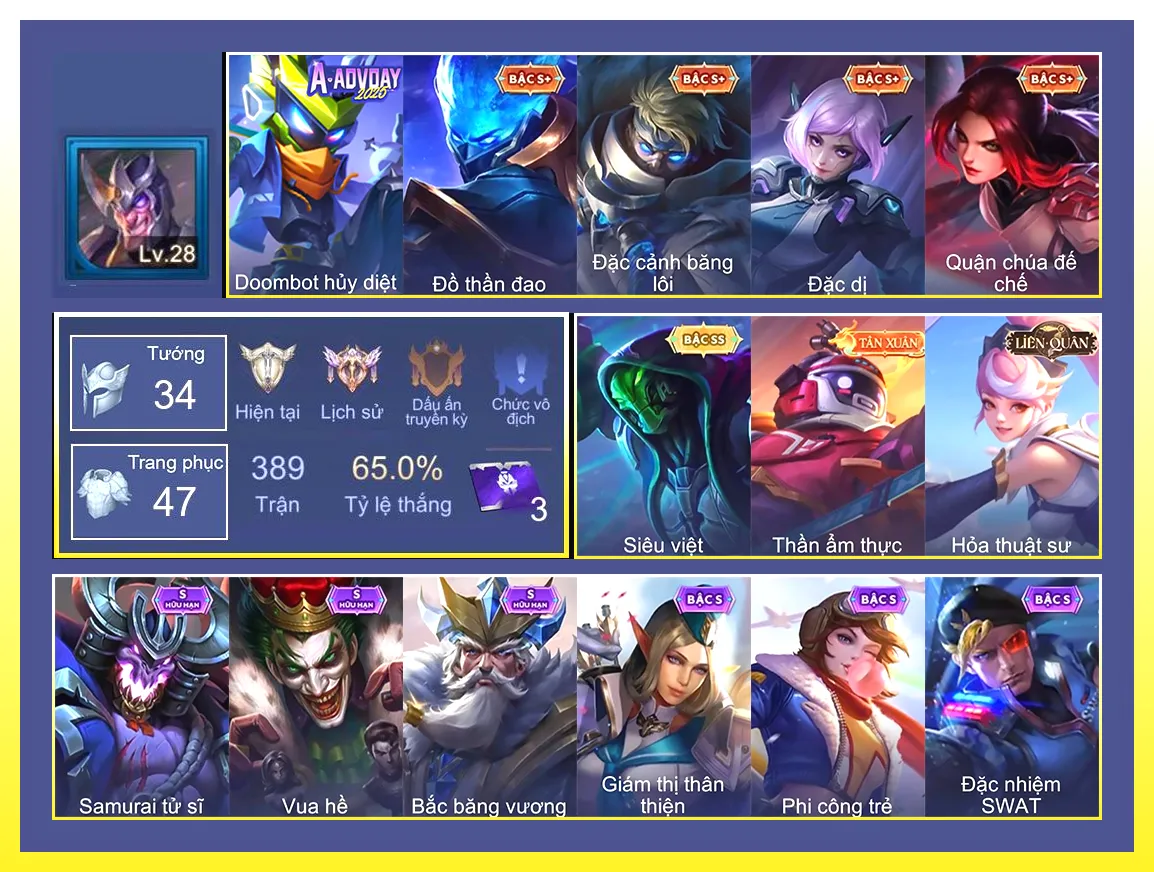The width and height of the screenshot is (1154, 872).
Task: Open the Lv.28 player avatar
Action: point(137,206)
